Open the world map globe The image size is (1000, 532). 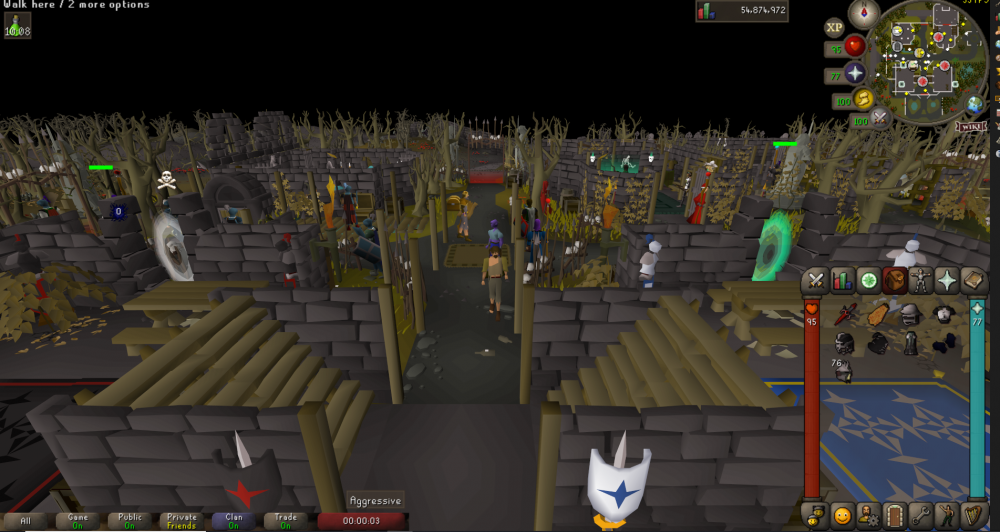click(975, 104)
